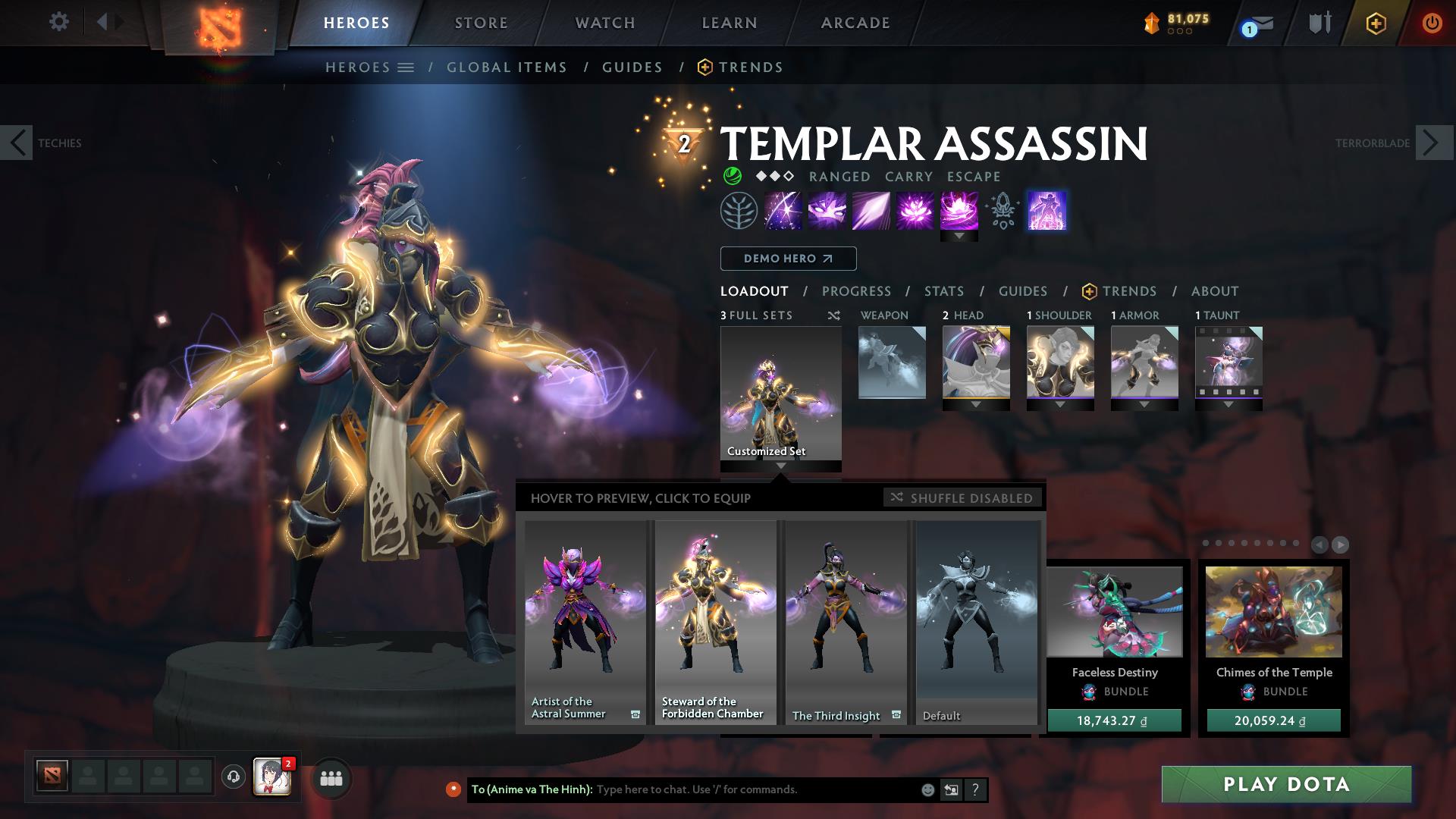Viewport: 1456px width, 819px height.
Task: Navigate to Techies via left arrow
Action: pos(17,142)
